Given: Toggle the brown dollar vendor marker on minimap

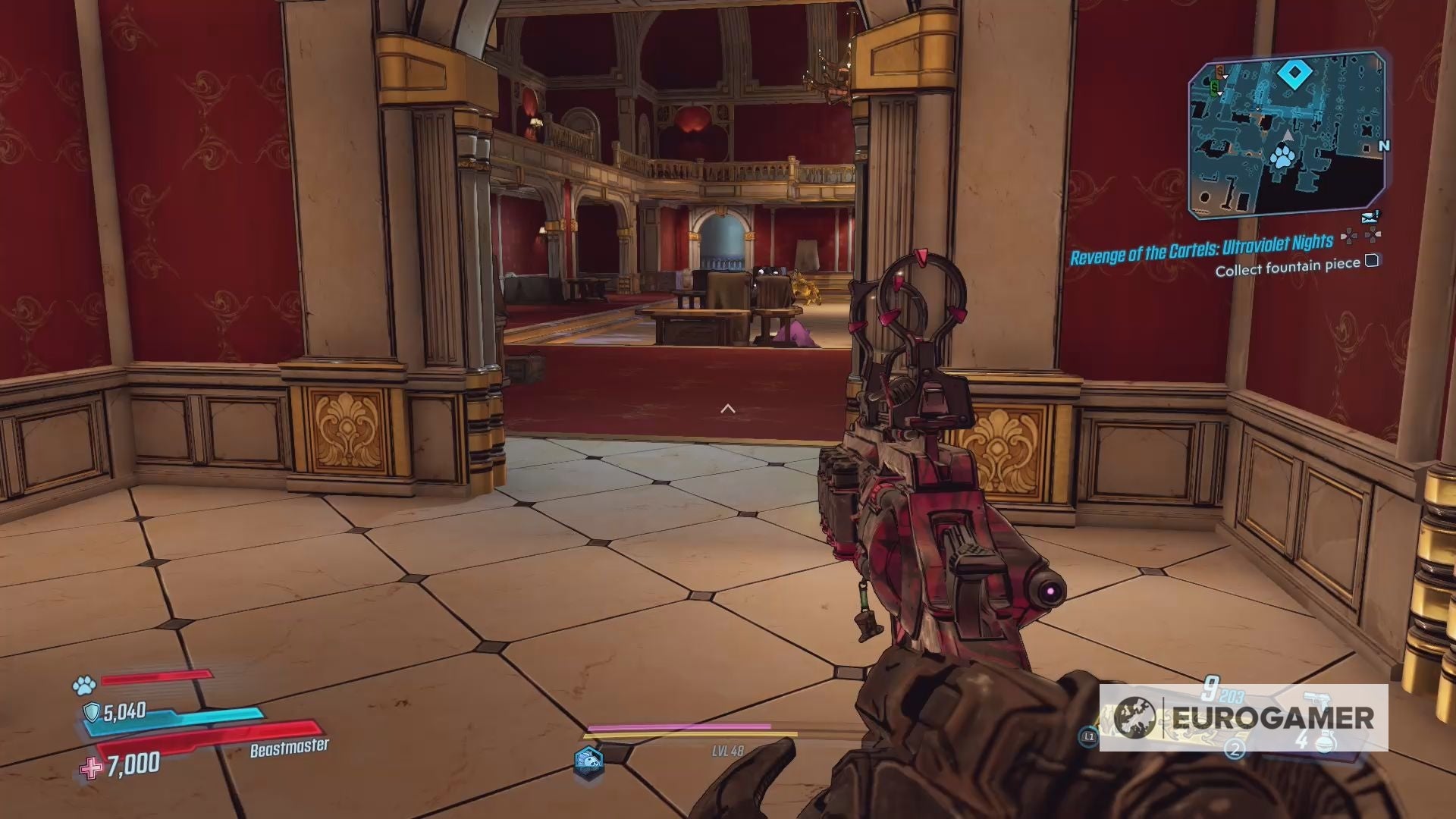Looking at the screenshot, I should [x=1219, y=71].
